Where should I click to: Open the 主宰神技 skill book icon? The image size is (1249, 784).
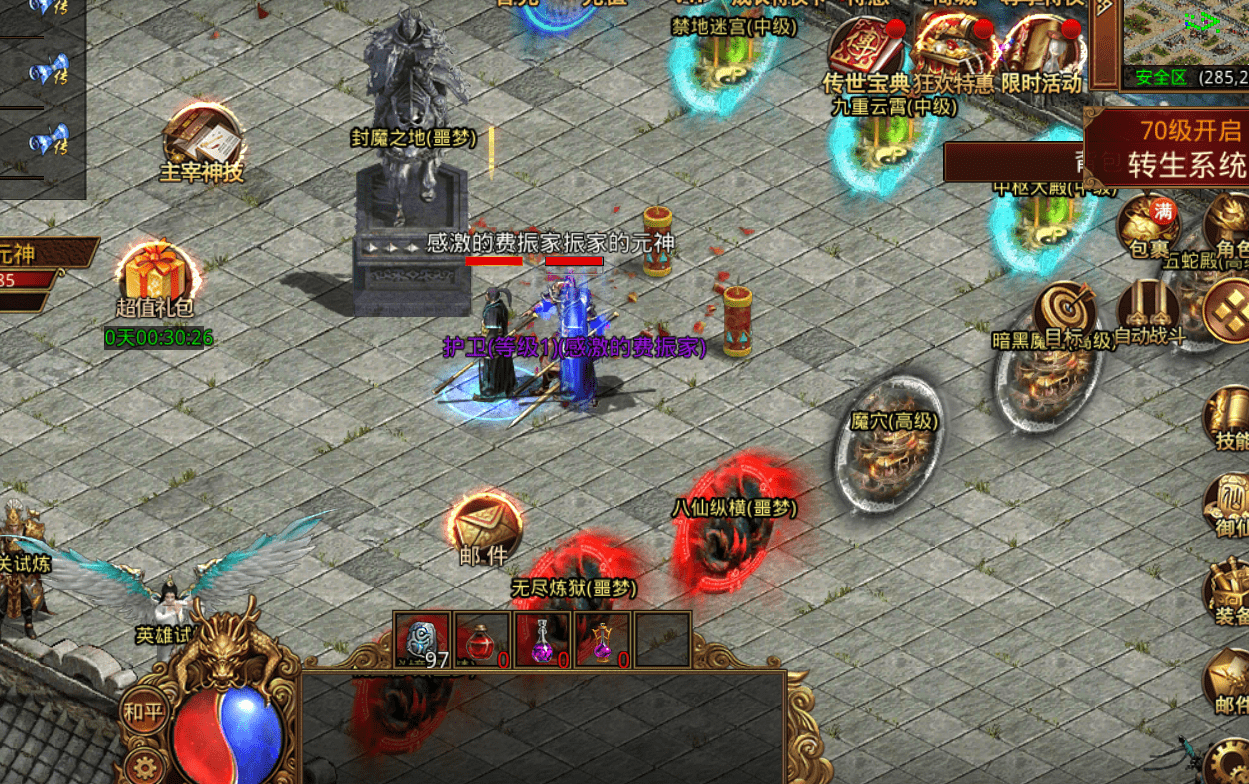coord(203,137)
